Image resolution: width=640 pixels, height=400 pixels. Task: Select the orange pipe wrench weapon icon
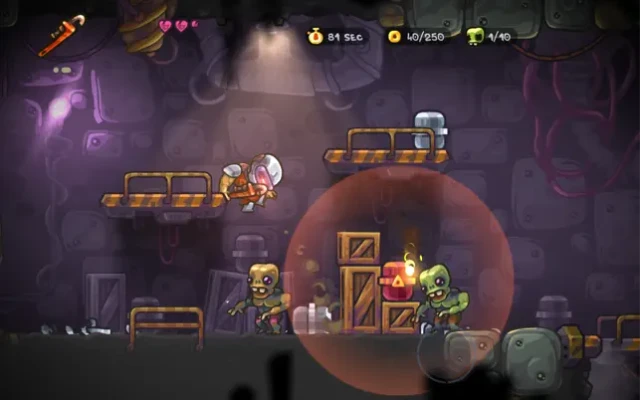pyautogui.click(x=62, y=34)
